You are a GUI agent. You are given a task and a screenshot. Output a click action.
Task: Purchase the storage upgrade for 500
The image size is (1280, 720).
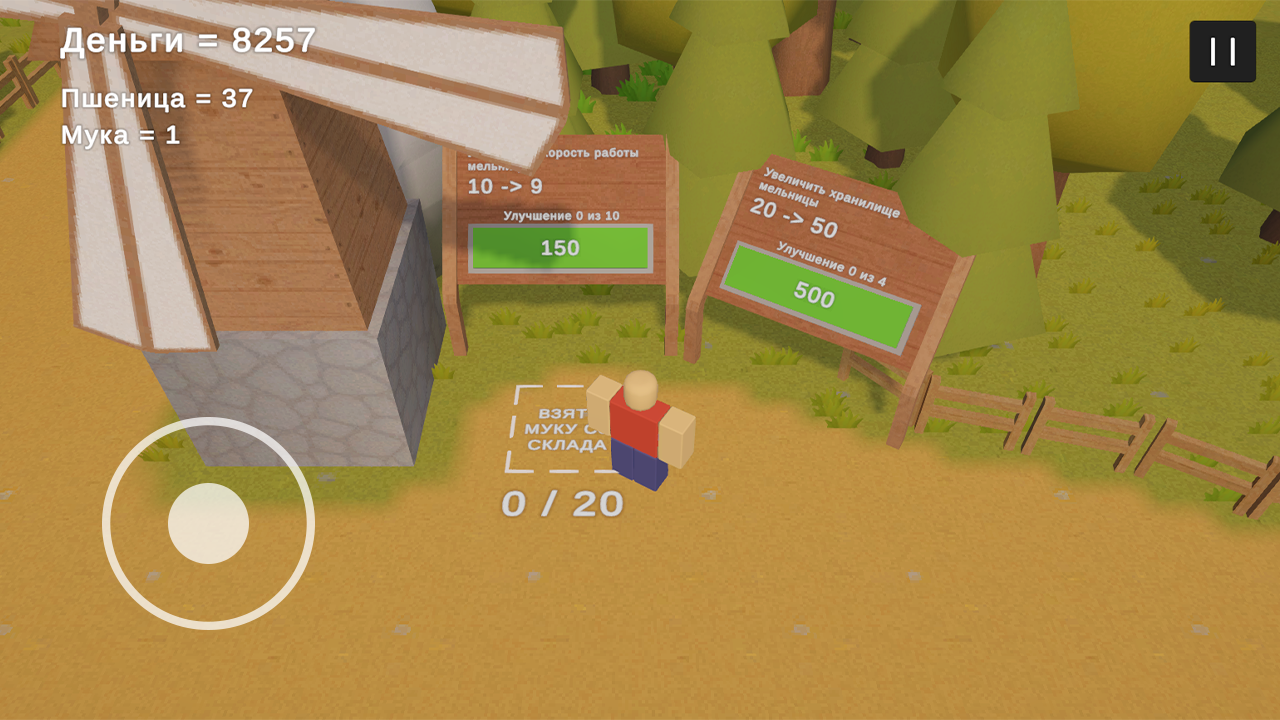820,297
